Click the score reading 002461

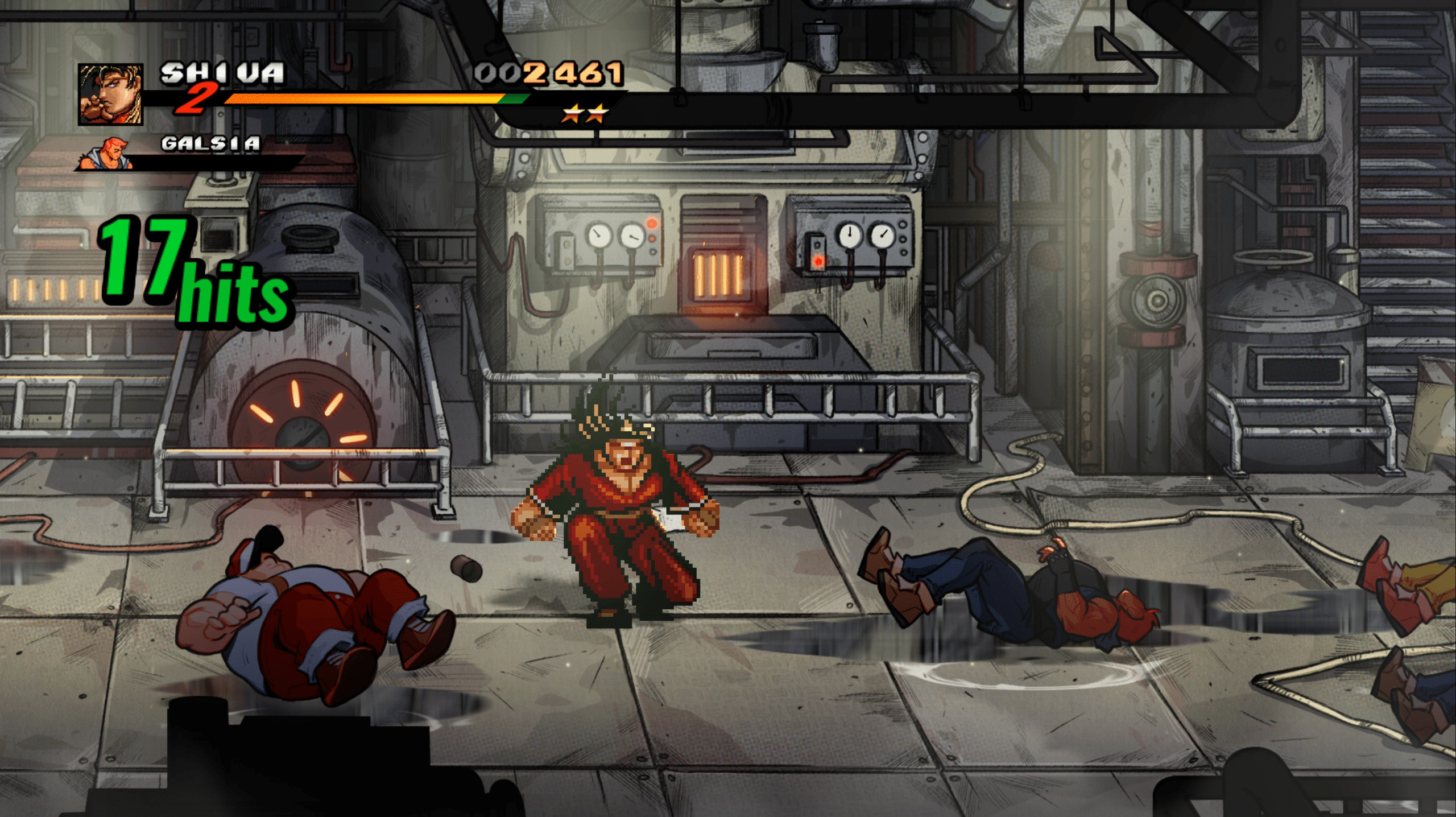click(549, 73)
